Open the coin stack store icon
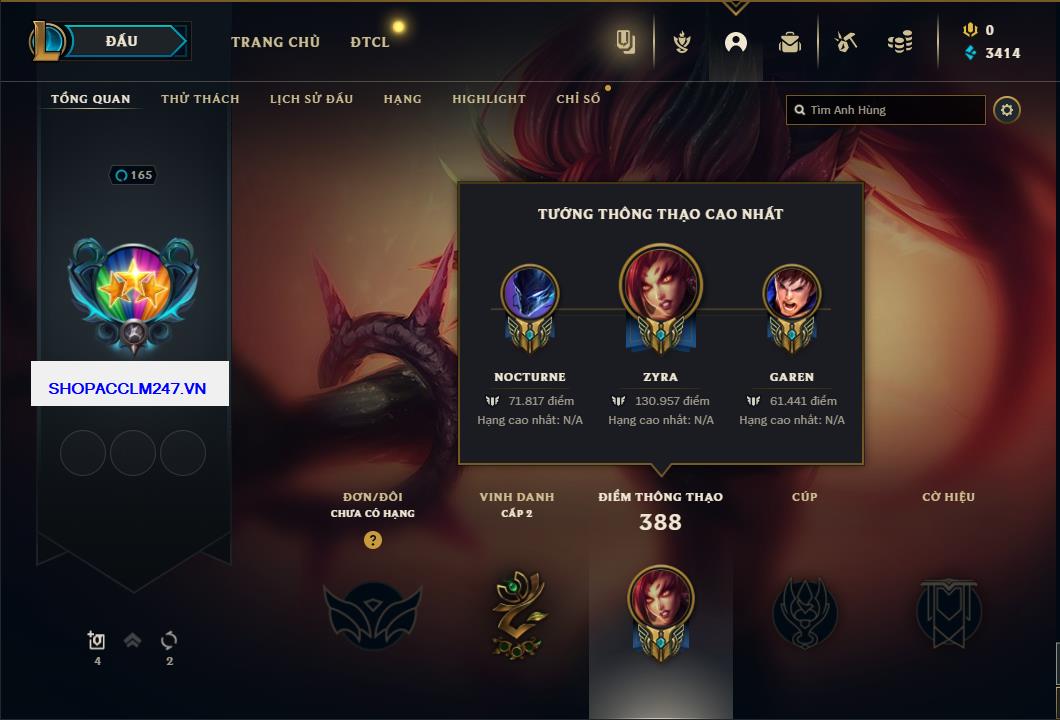The image size is (1060, 720). point(899,42)
